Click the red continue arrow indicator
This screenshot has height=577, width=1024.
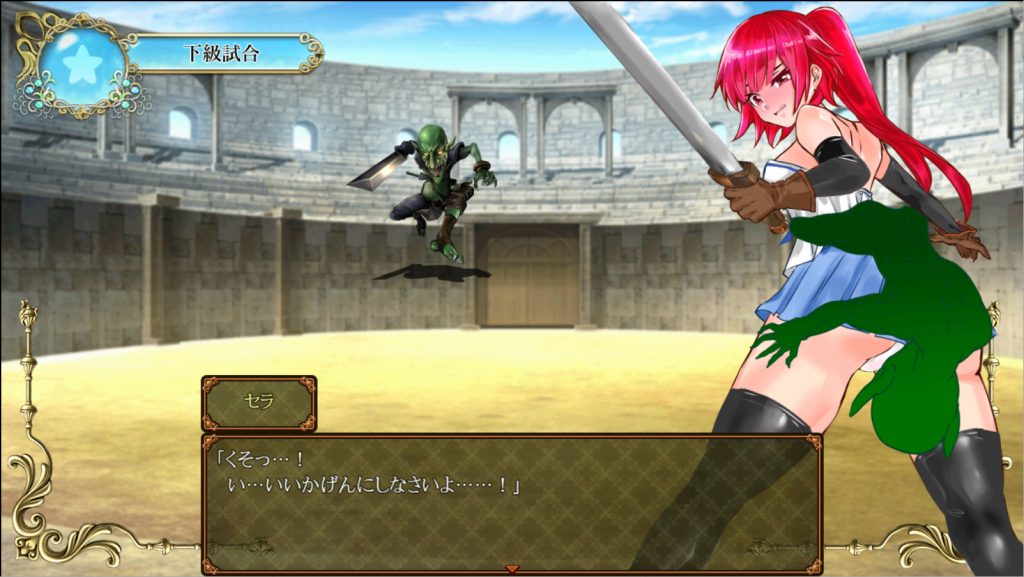pyautogui.click(x=512, y=568)
